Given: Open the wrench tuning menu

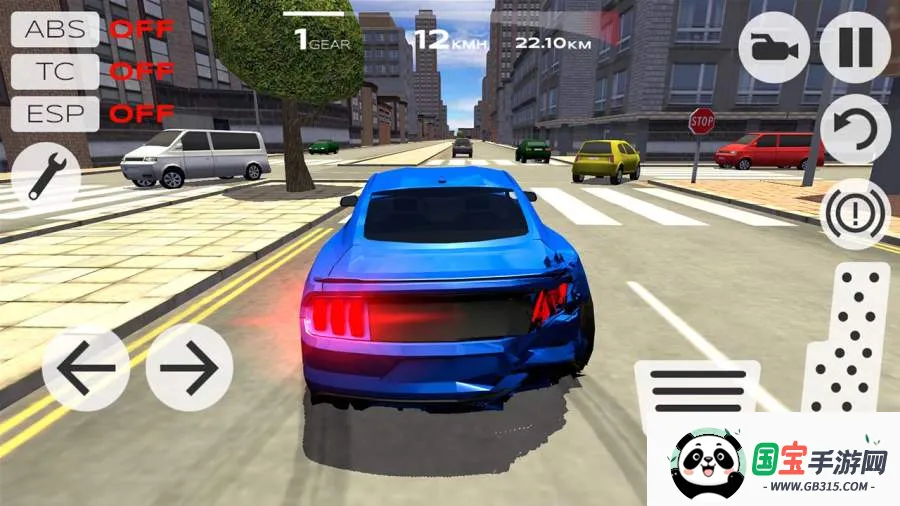Looking at the screenshot, I should [46, 171].
